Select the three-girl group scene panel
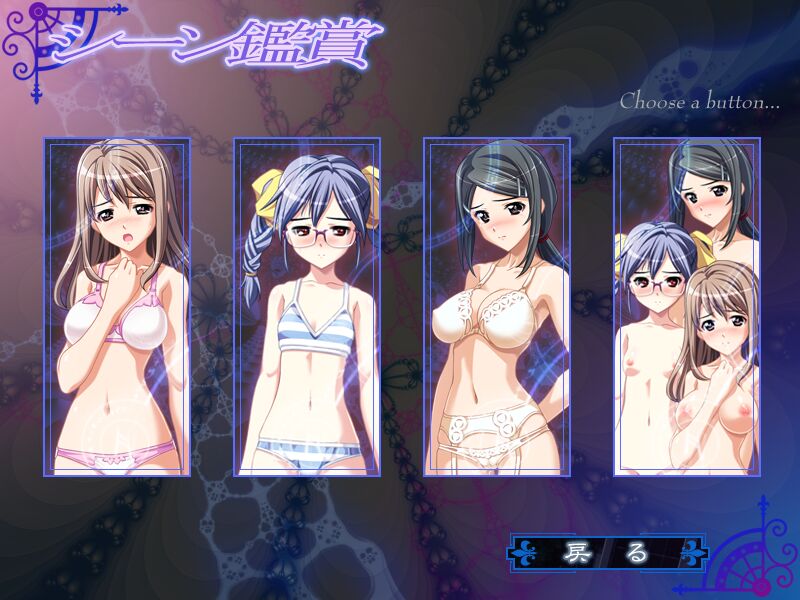 687,306
